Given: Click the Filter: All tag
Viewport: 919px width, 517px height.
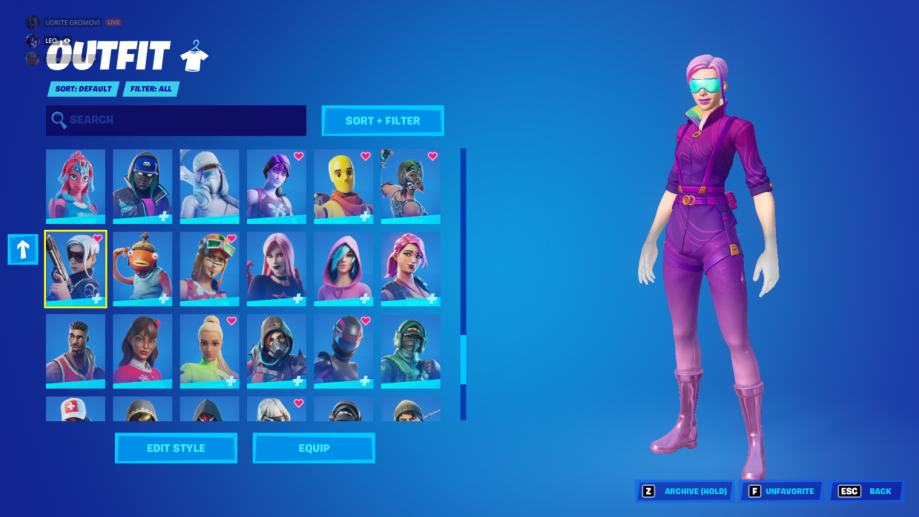Looking at the screenshot, I should 151,89.
